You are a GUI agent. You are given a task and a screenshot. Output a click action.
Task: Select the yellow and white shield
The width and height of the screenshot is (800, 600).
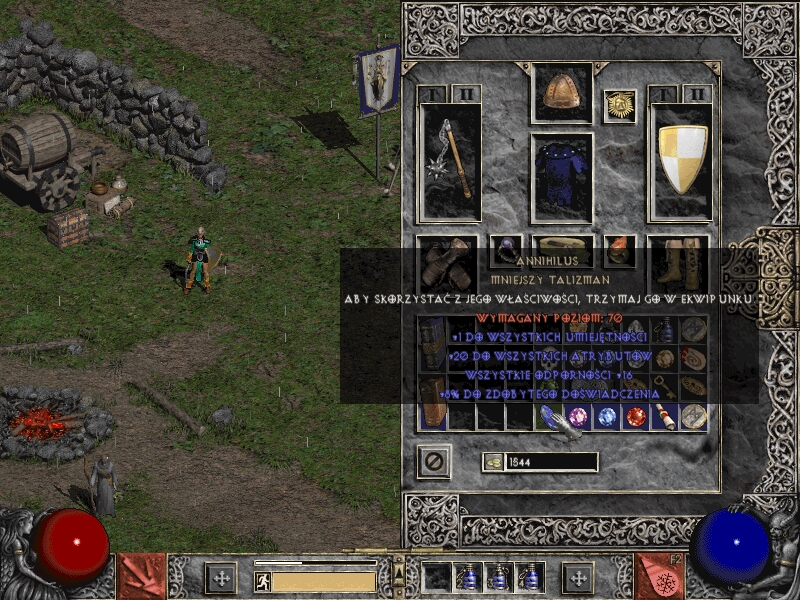tap(682, 161)
